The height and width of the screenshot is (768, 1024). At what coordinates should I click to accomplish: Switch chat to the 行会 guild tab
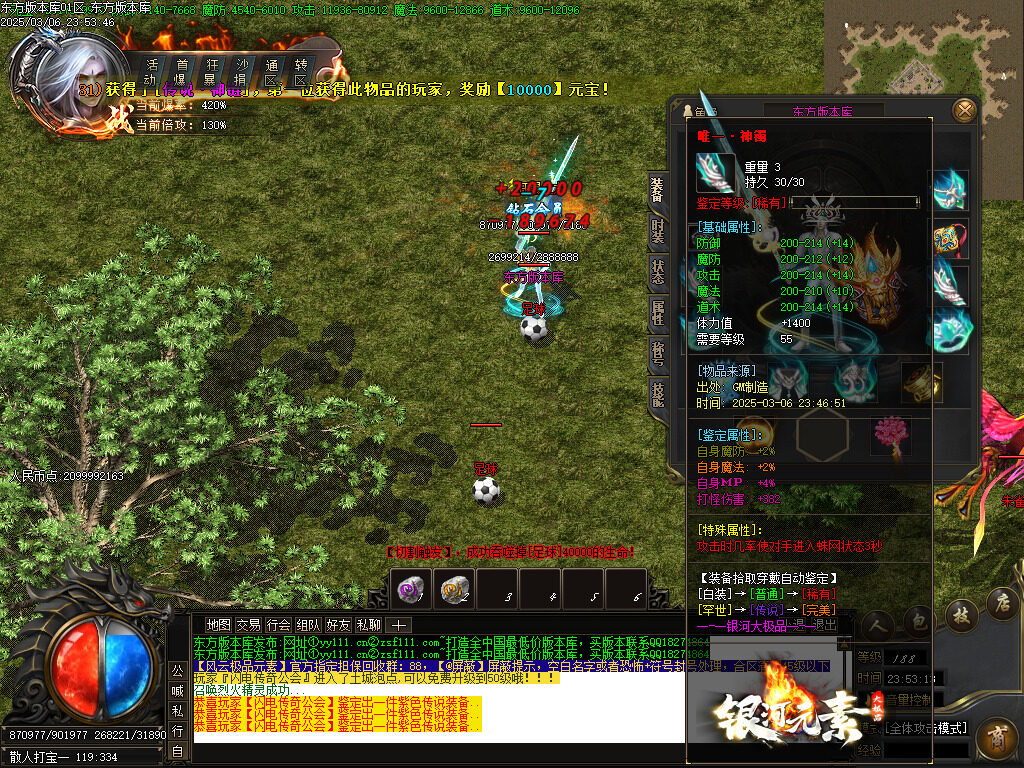278,625
